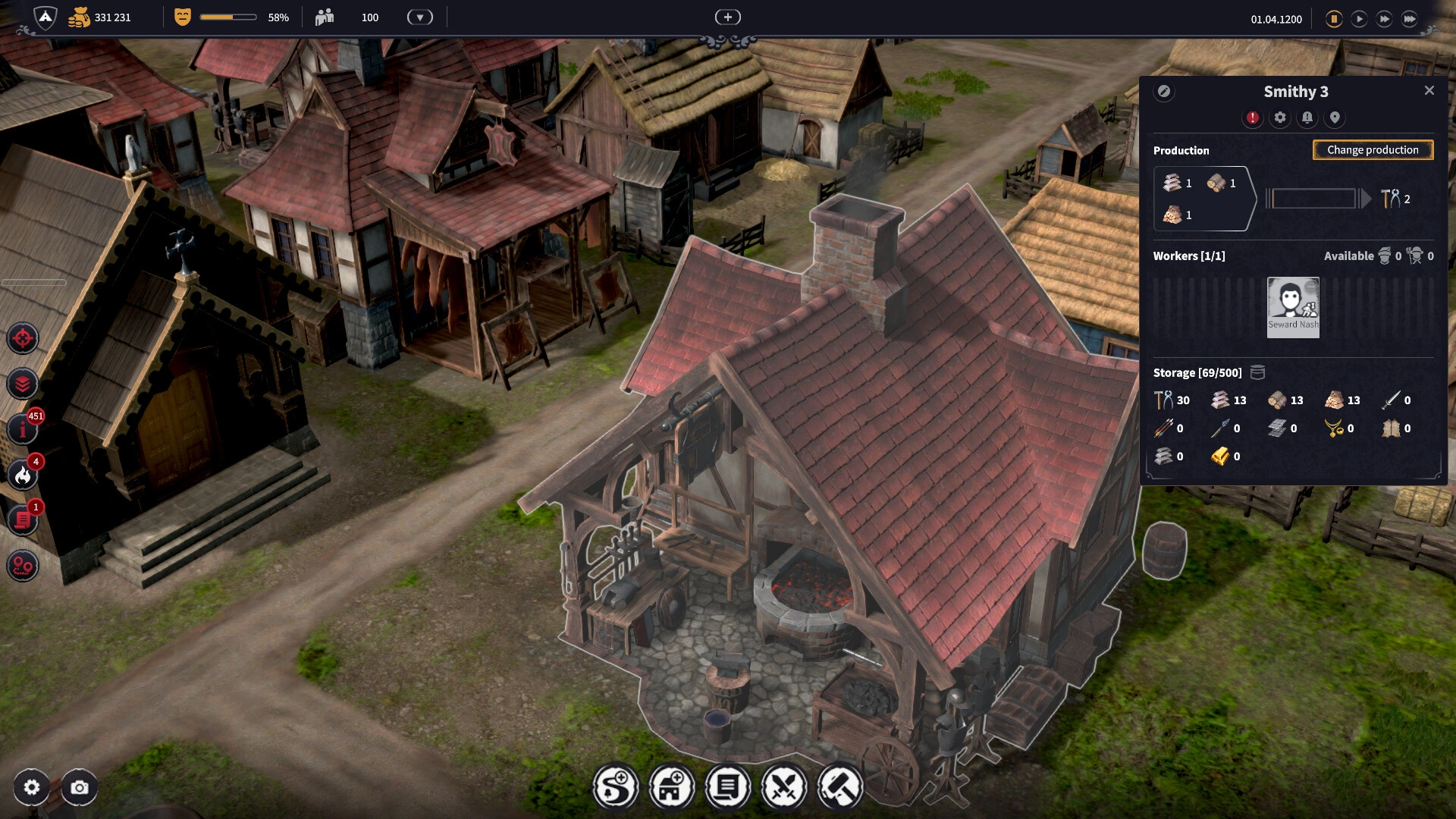This screenshot has height=819, width=1456.
Task: Locate building with map pin icon
Action: click(x=1335, y=118)
